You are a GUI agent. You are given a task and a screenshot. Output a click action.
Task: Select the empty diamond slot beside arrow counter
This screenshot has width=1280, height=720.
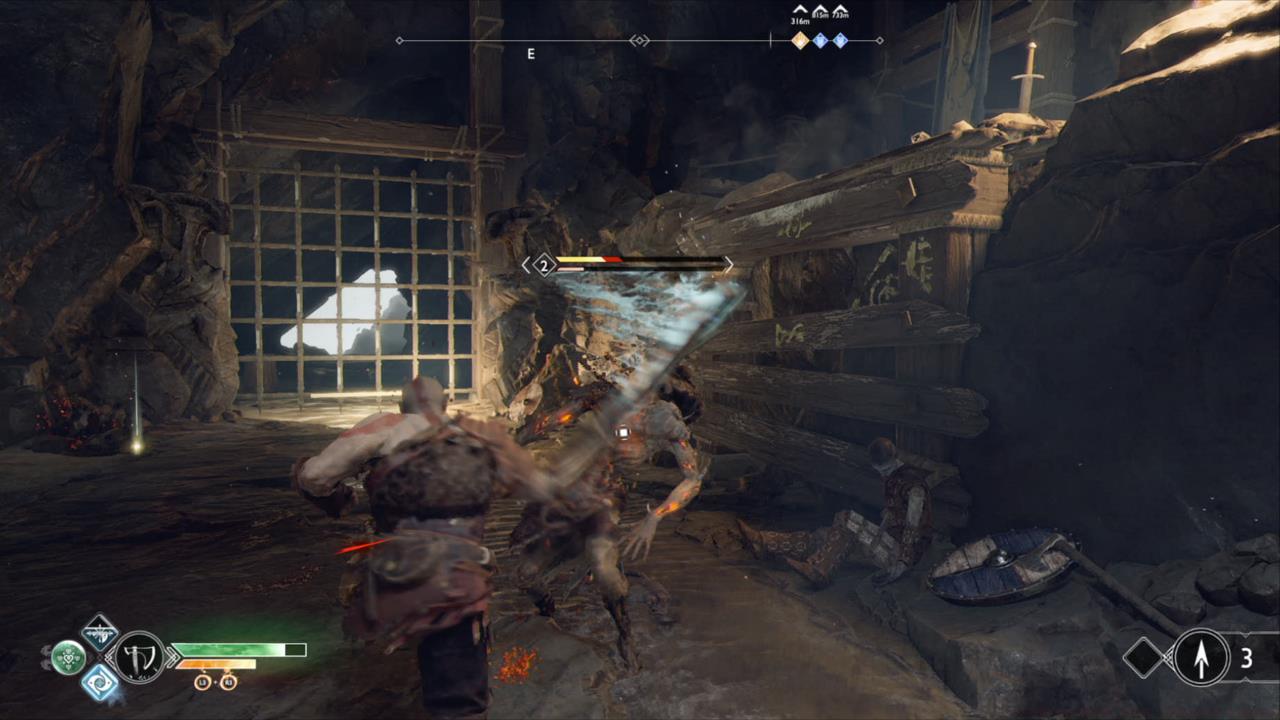(1144, 657)
